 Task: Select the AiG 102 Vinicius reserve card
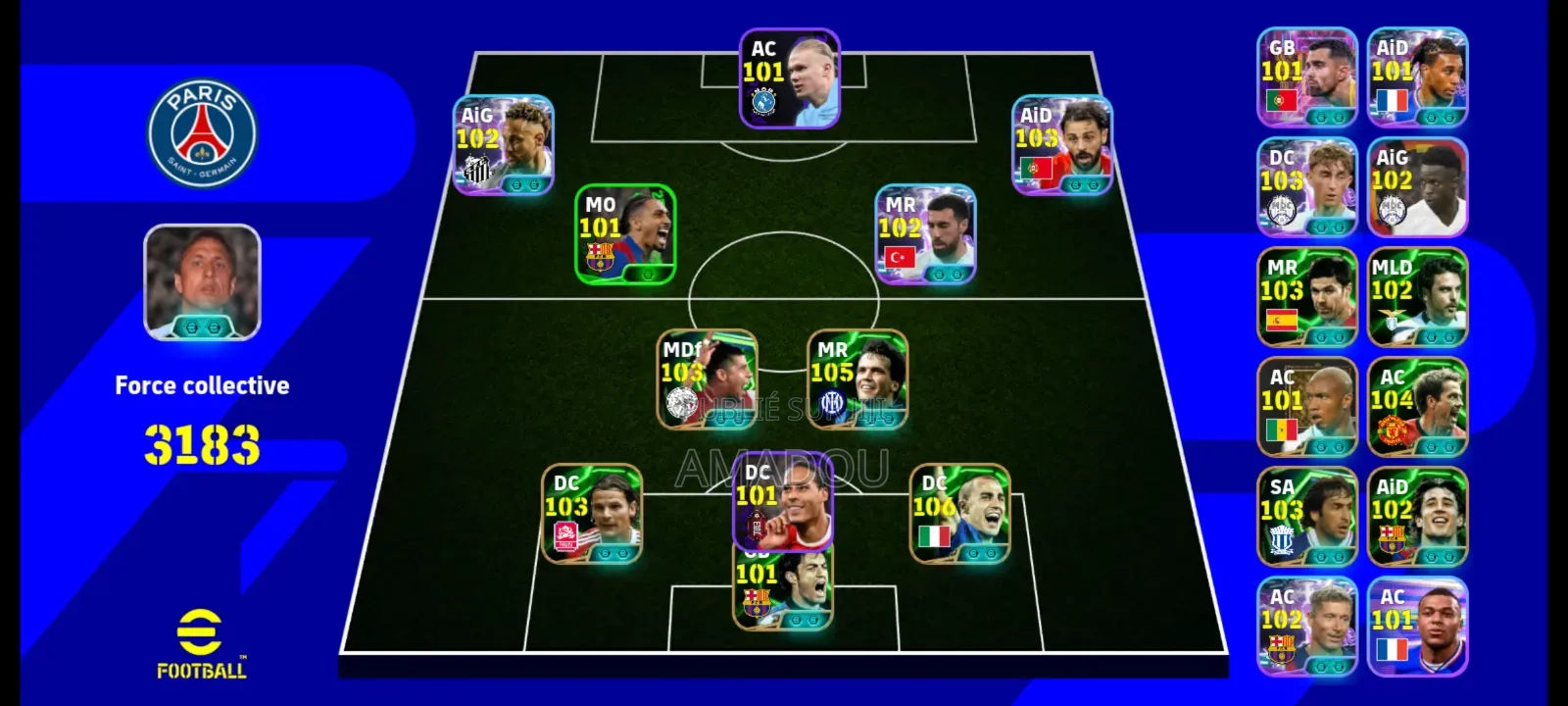1417,185
